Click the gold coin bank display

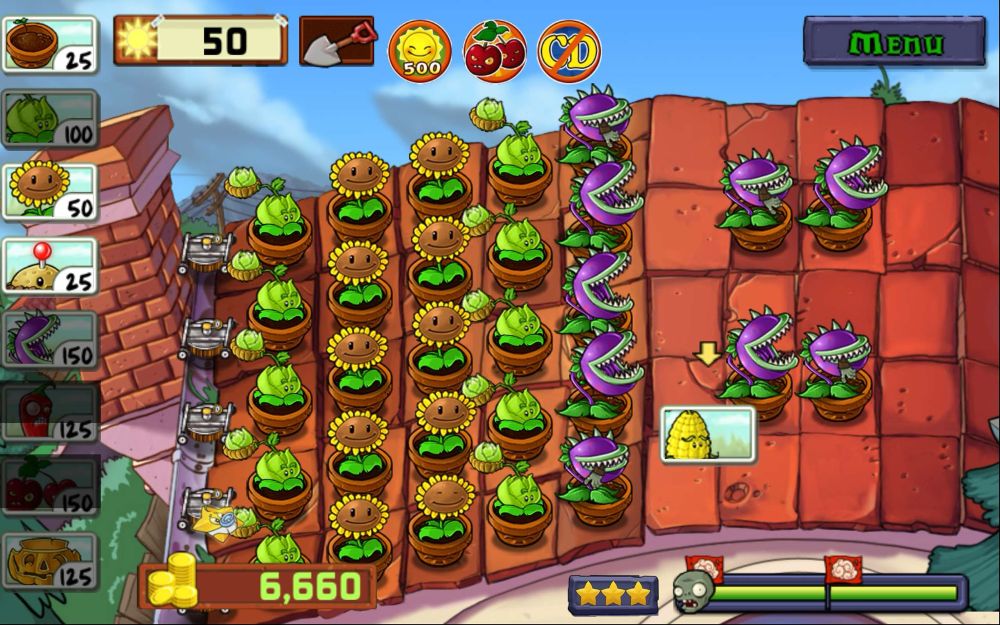click(x=258, y=586)
